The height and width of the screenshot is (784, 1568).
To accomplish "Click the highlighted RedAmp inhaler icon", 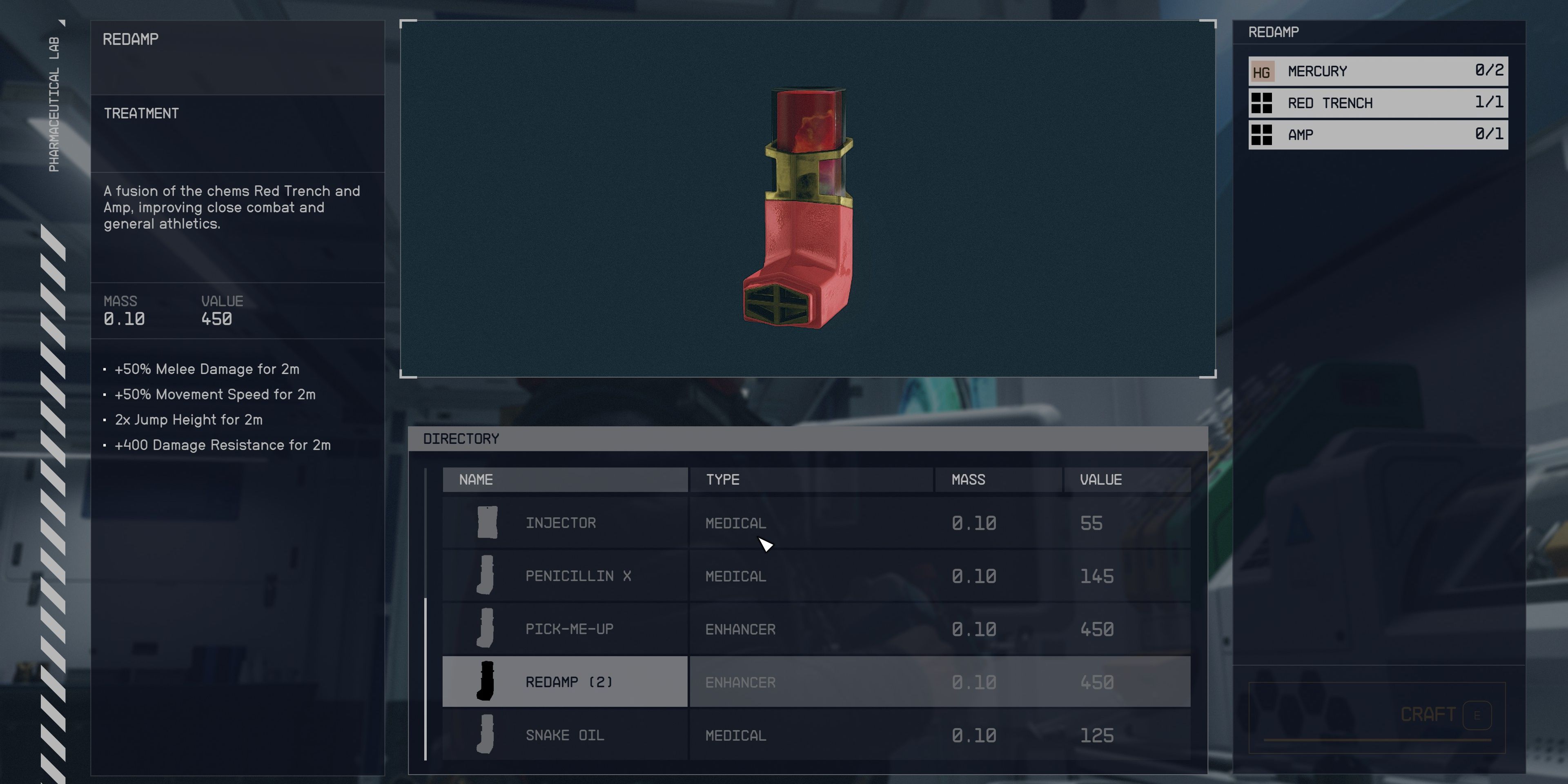I will click(x=487, y=682).
